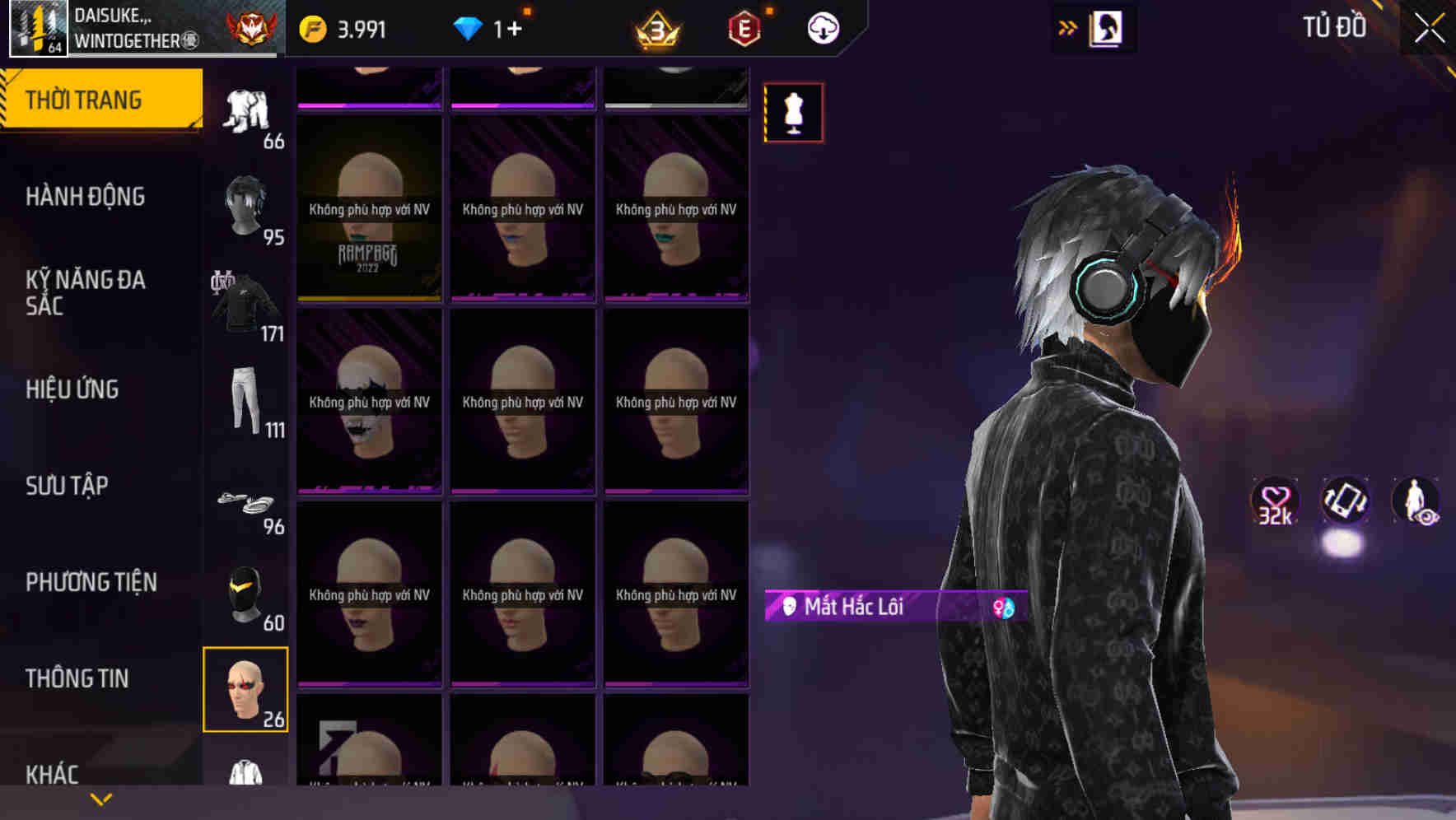1456x820 pixels.
Task: Click the mask category showing 60 items
Action: click(x=245, y=593)
